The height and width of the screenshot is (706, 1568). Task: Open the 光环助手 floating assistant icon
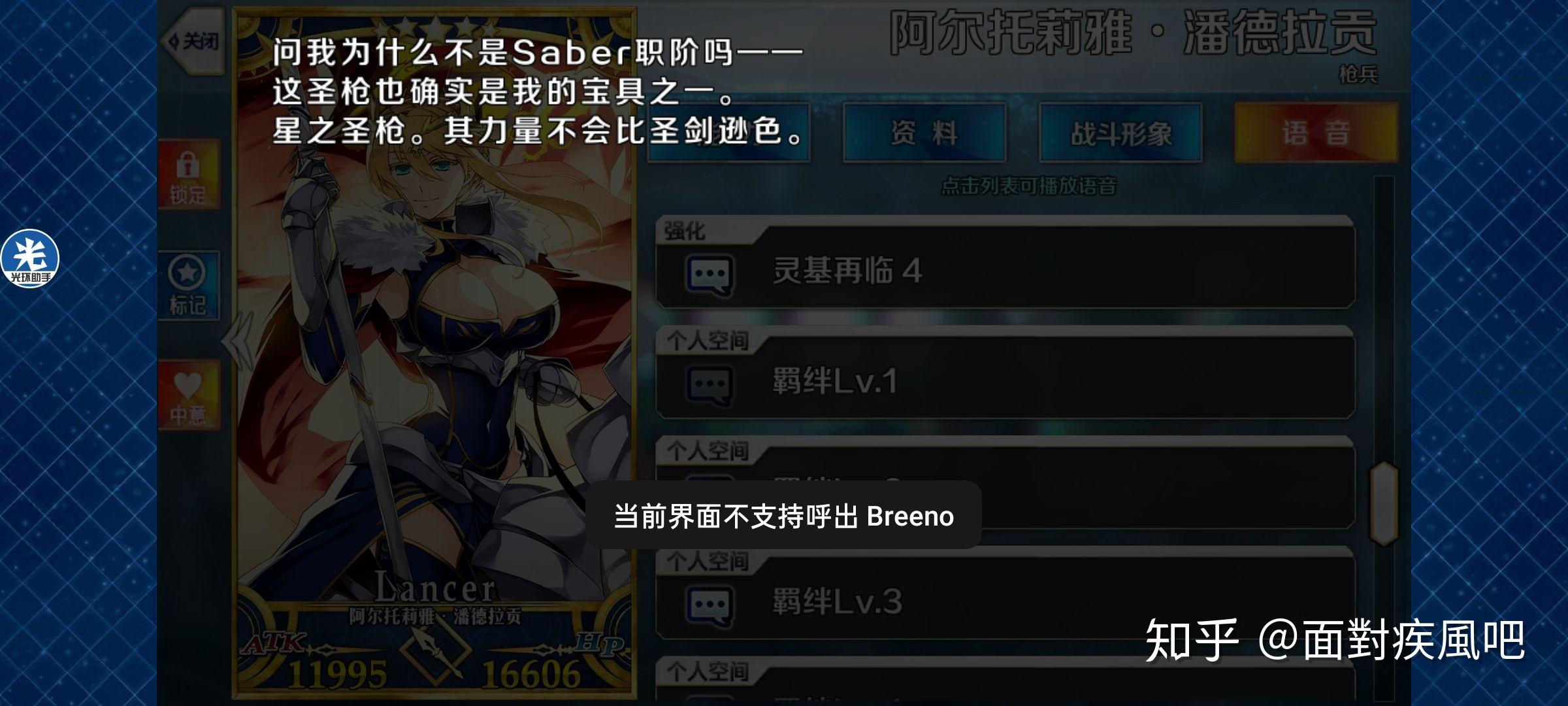pyautogui.click(x=29, y=260)
